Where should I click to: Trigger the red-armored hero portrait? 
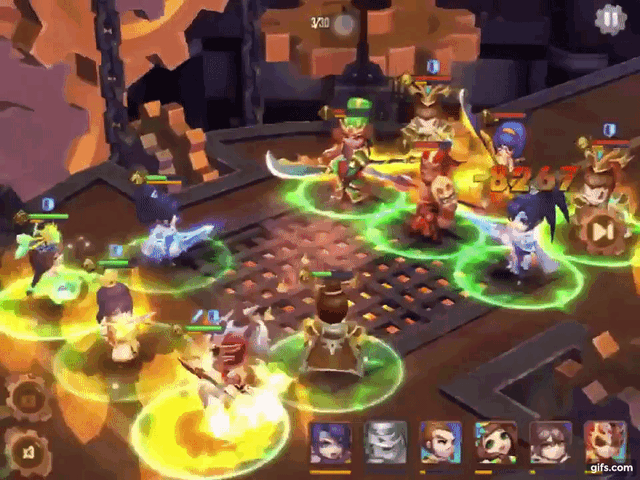point(604,440)
